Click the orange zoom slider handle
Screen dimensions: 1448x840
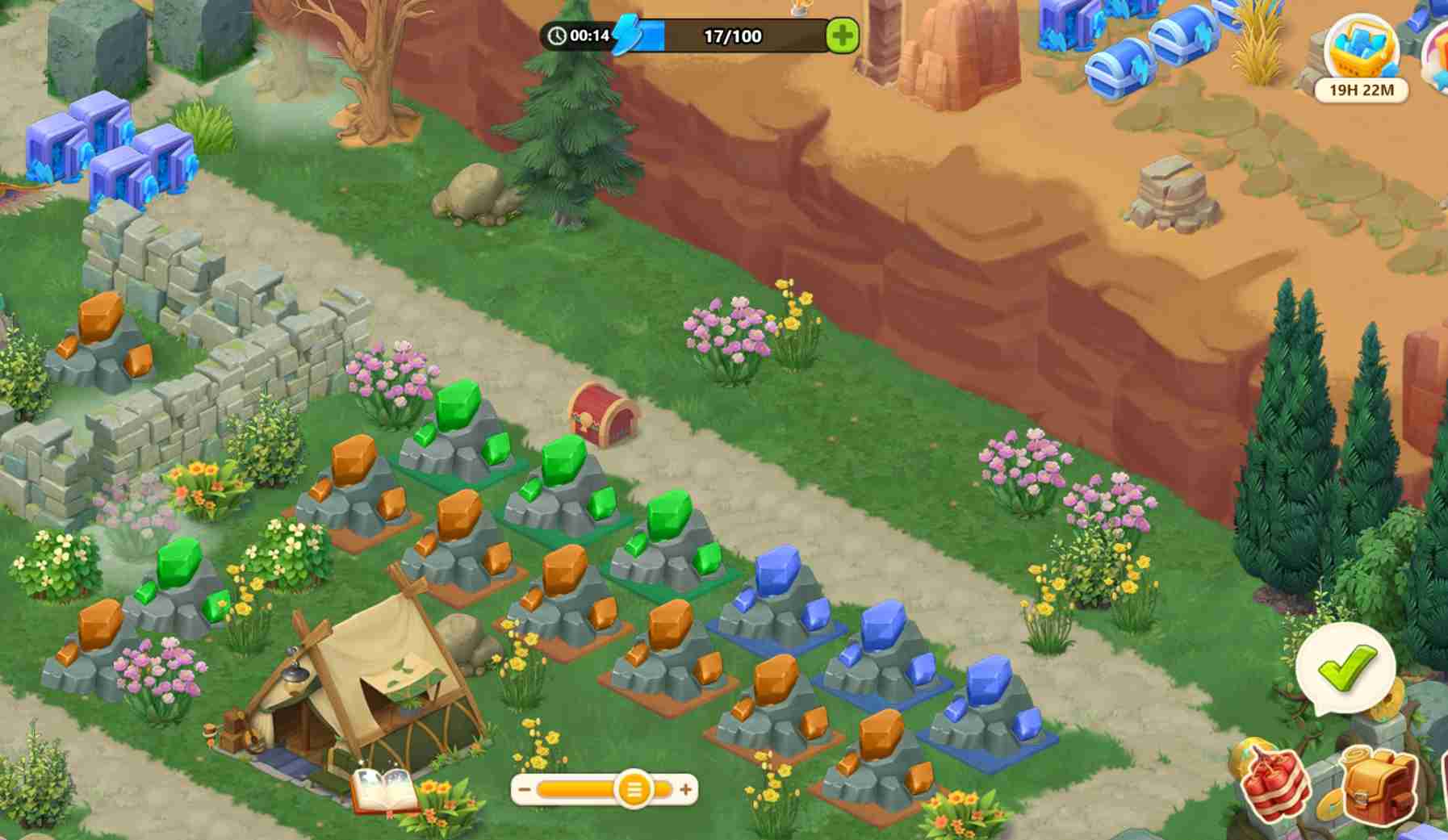click(x=634, y=789)
